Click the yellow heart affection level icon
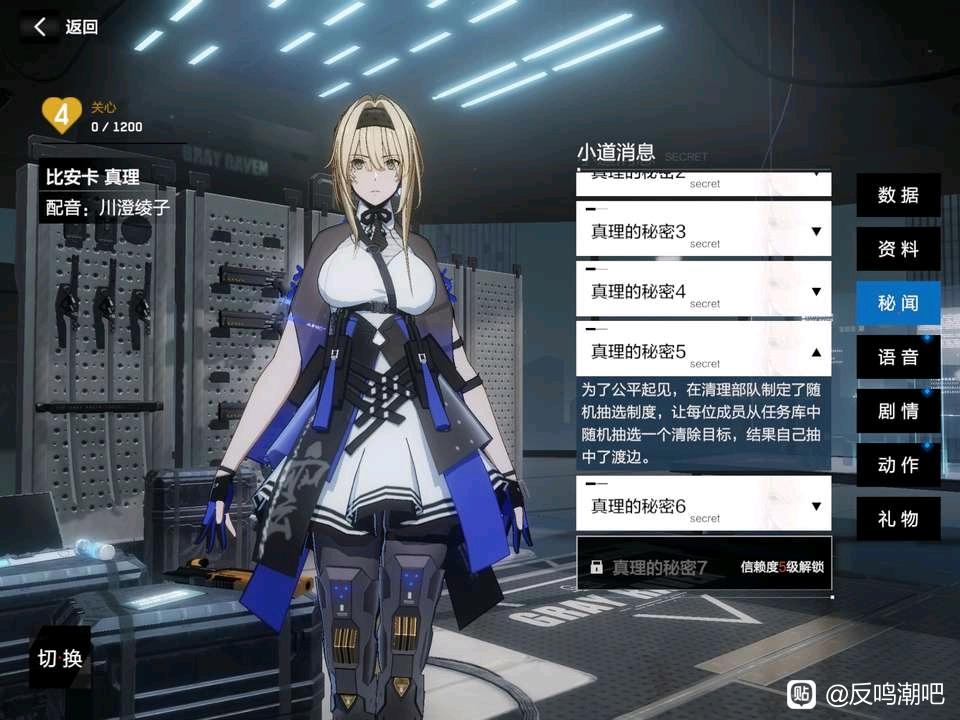 pyautogui.click(x=61, y=116)
